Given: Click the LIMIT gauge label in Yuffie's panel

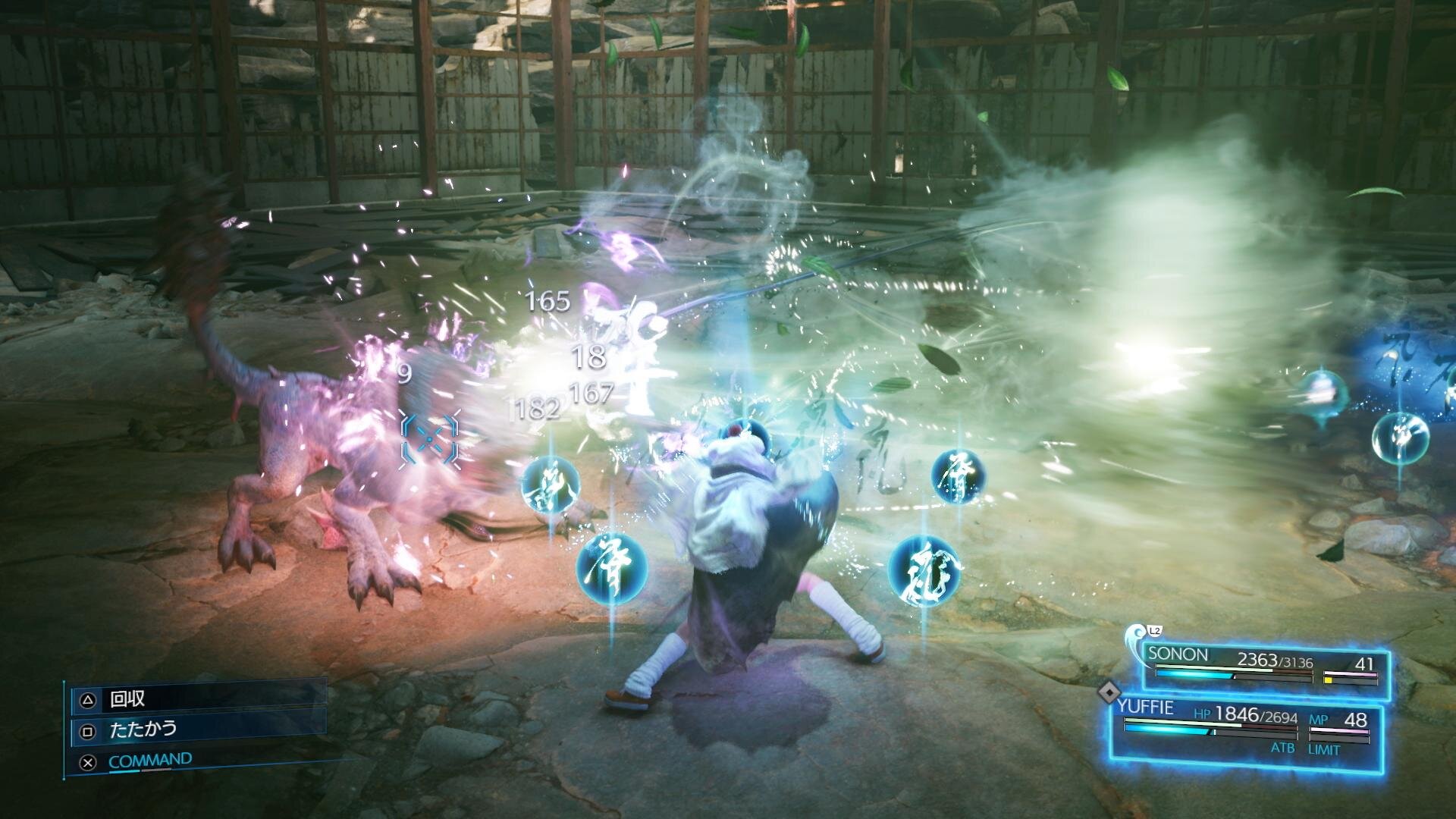Looking at the screenshot, I should pyautogui.click(x=1324, y=749).
